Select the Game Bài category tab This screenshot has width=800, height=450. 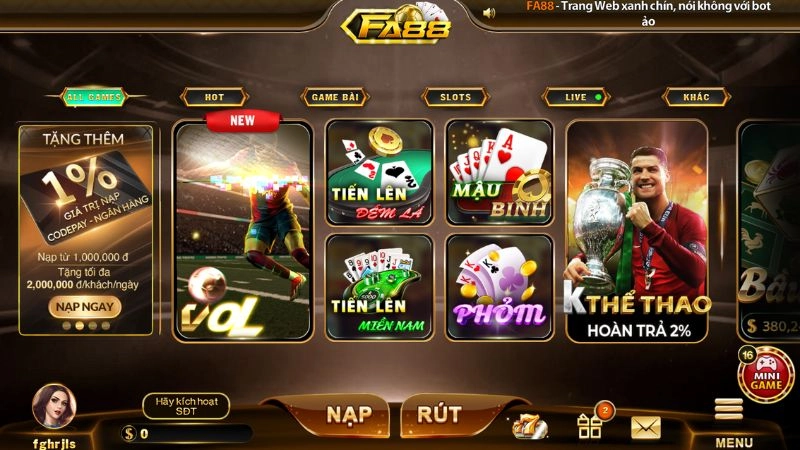pos(336,97)
